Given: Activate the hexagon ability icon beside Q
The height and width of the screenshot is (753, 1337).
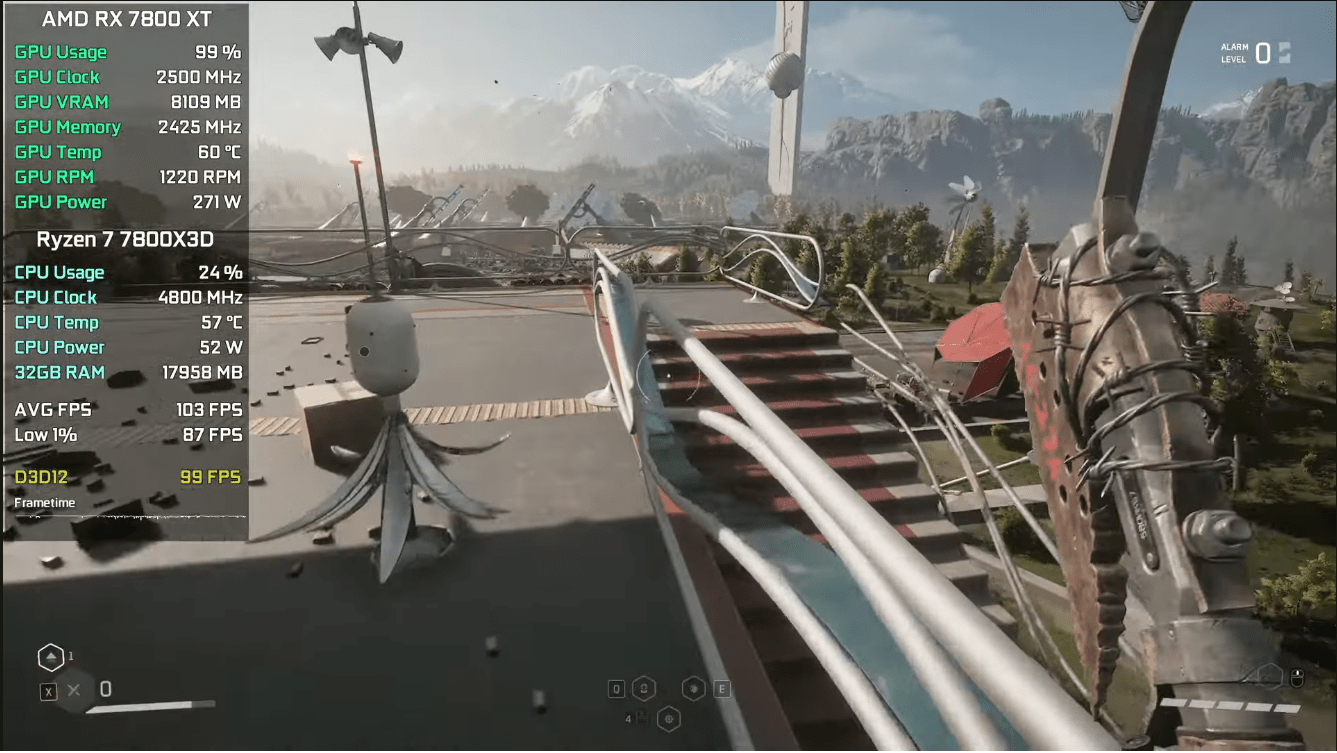Looking at the screenshot, I should coord(644,688).
